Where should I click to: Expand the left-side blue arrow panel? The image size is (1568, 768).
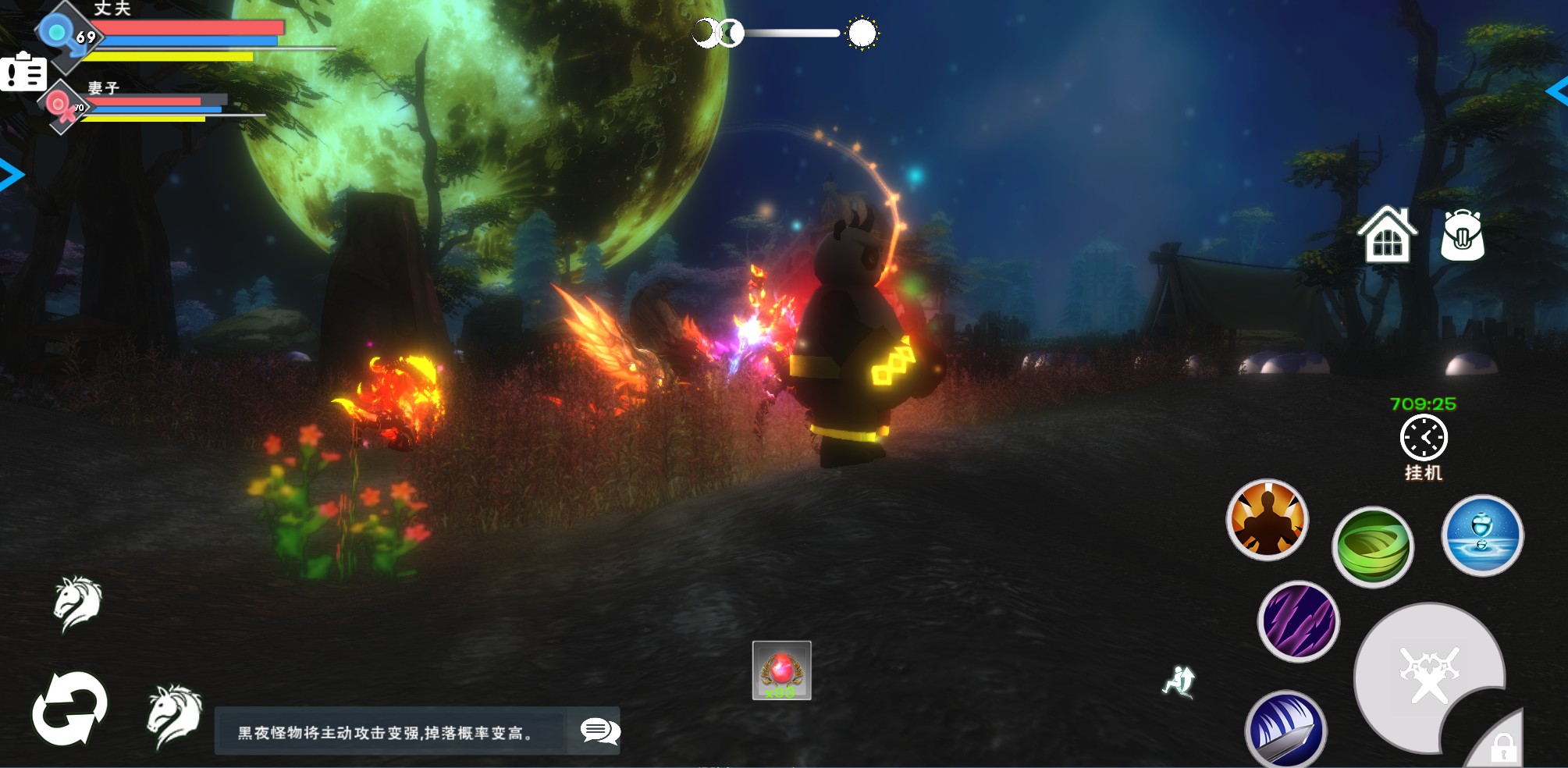pos(11,175)
